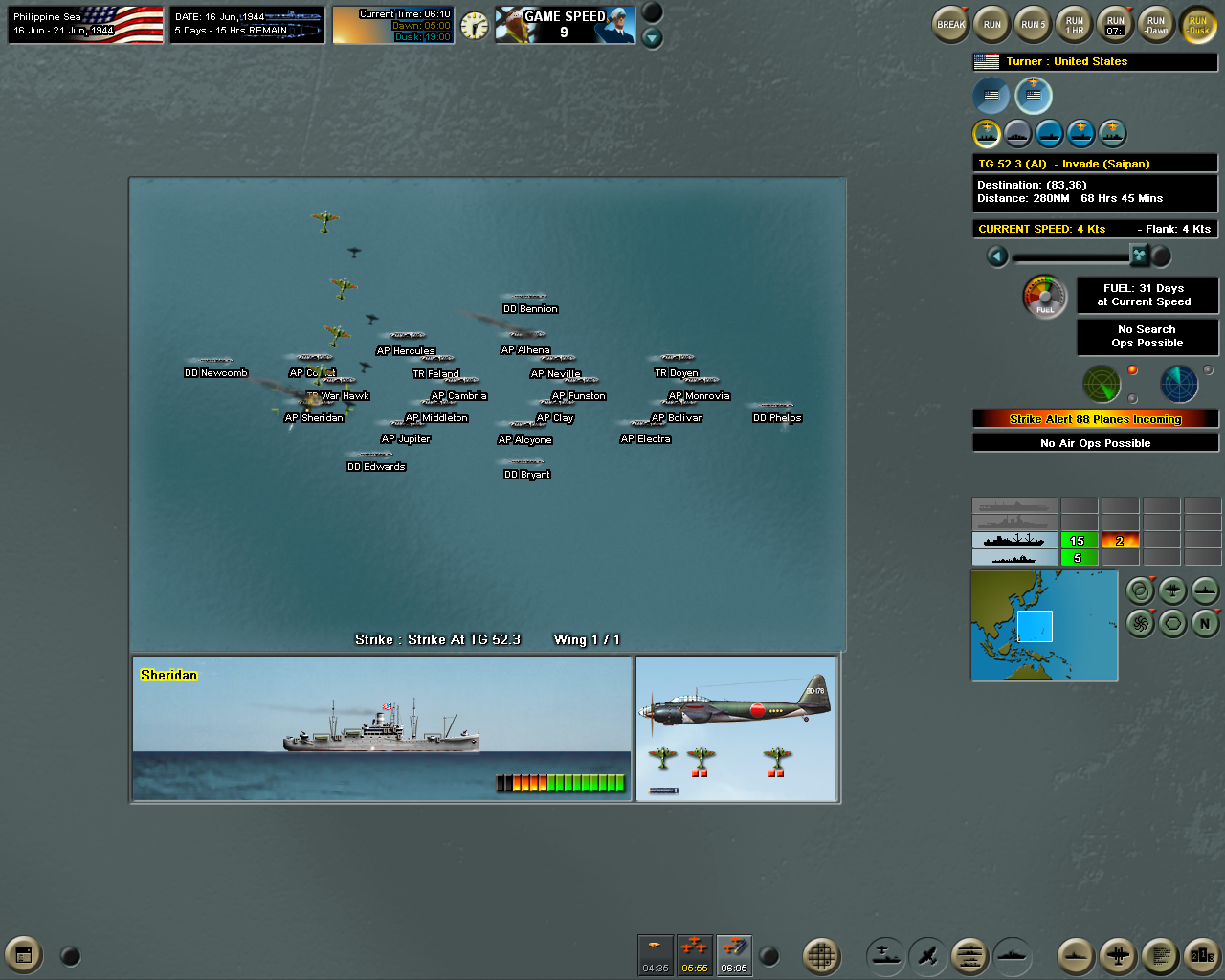
Task: Expand the aircraft display icon above the minimap row
Action: coord(1172,590)
